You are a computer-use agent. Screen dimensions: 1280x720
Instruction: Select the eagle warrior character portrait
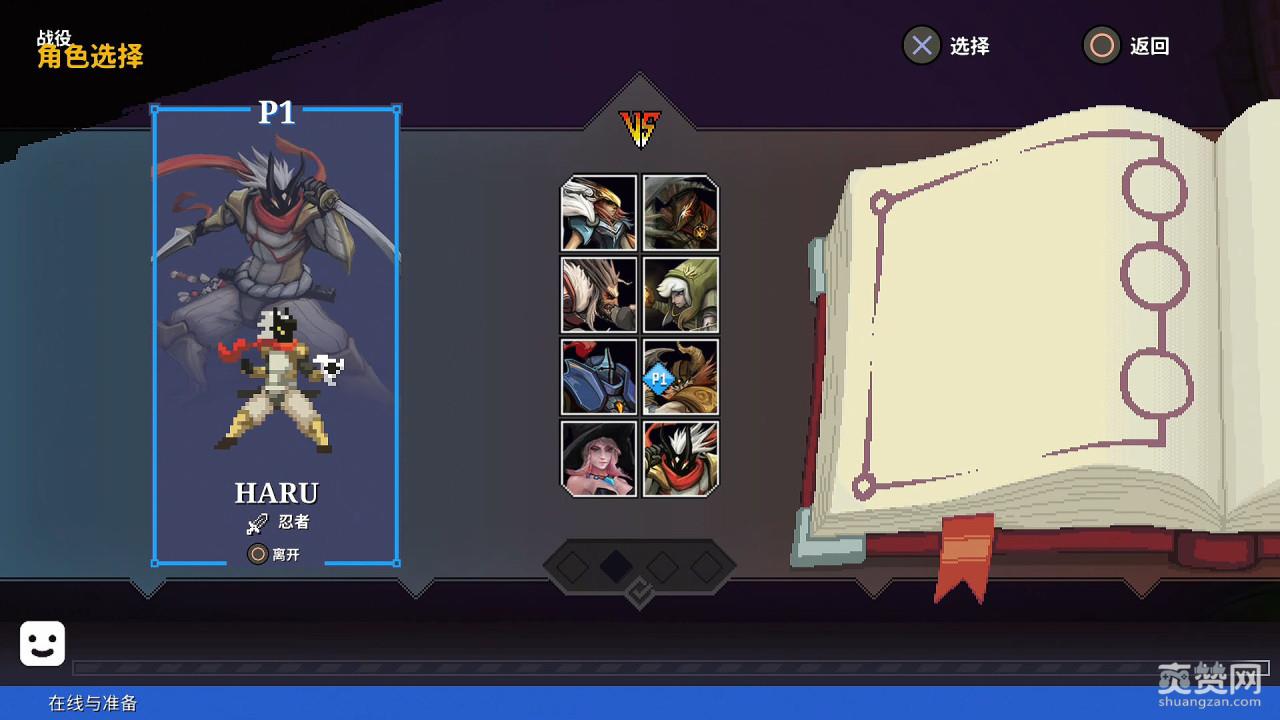point(598,213)
